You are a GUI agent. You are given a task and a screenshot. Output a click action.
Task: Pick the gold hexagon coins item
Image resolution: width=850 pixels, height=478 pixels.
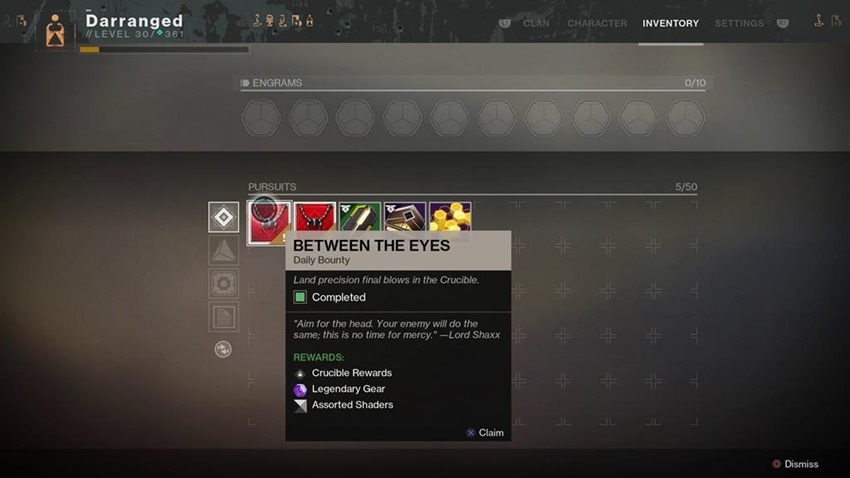pos(450,217)
